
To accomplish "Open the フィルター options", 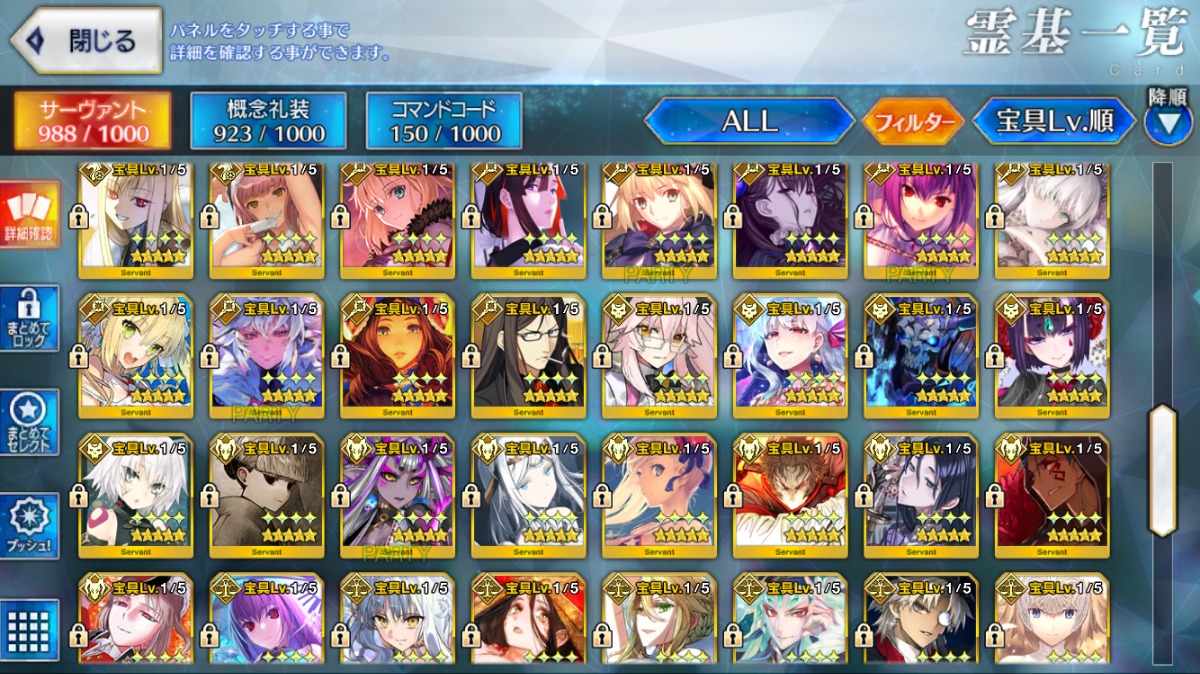I will click(x=913, y=122).
